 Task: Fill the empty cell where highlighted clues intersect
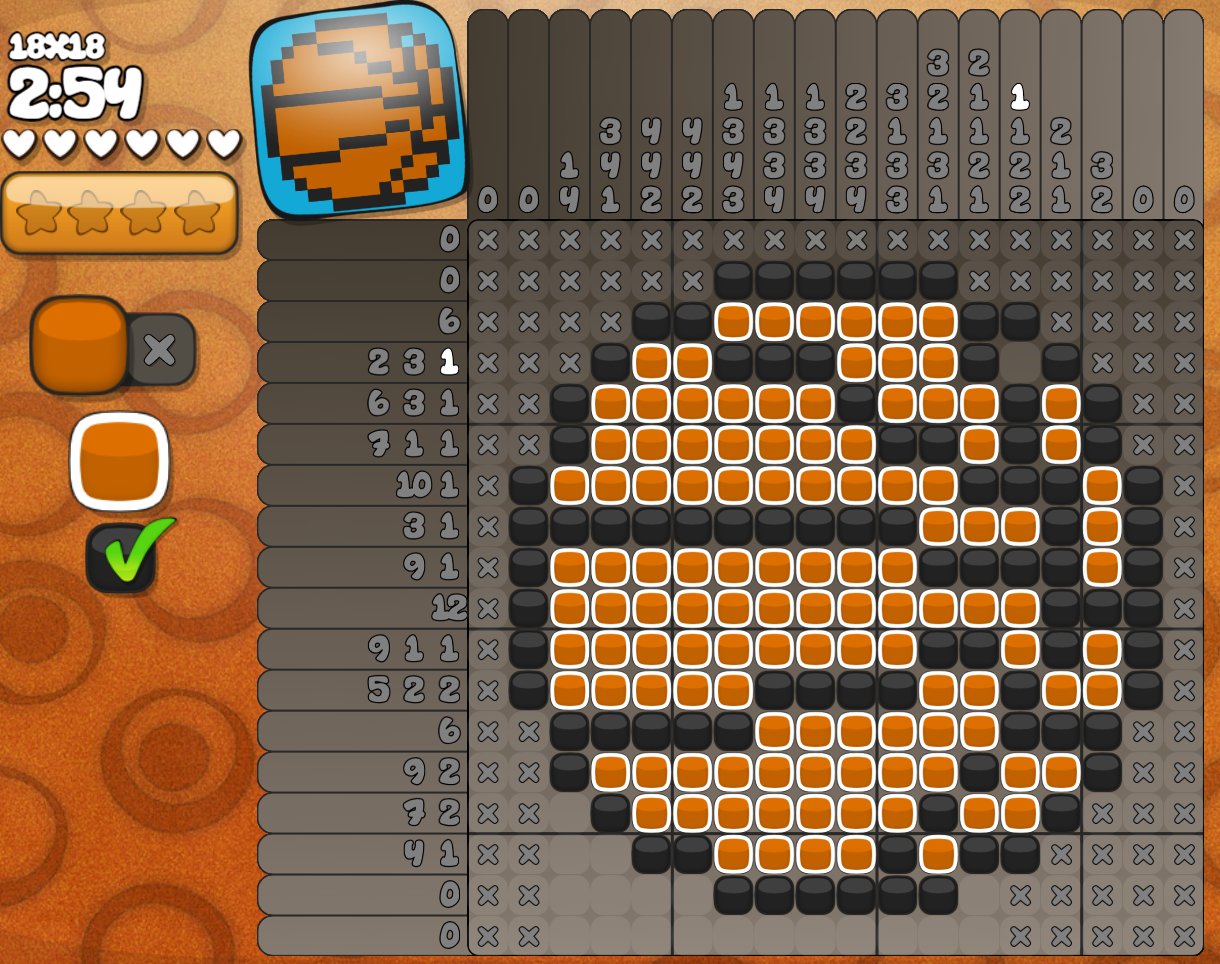[1019, 362]
